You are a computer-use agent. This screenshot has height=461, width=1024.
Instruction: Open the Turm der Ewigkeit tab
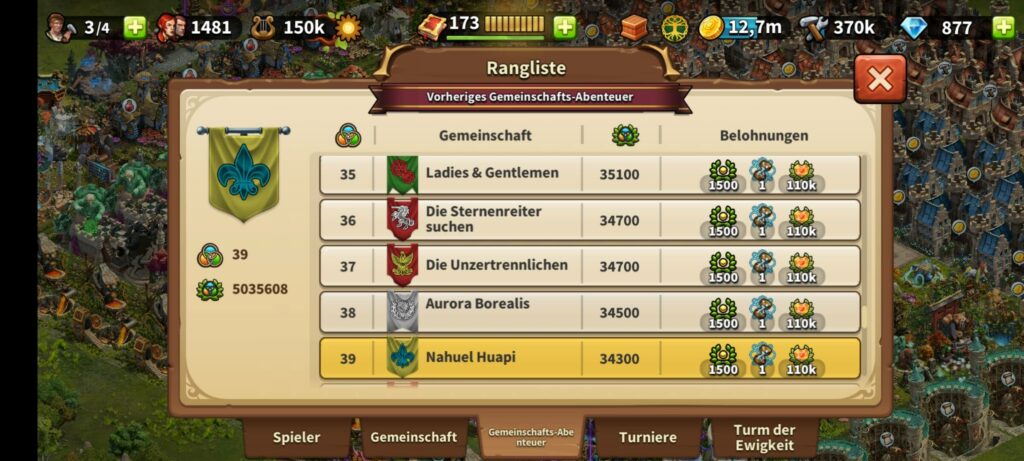tap(764, 437)
